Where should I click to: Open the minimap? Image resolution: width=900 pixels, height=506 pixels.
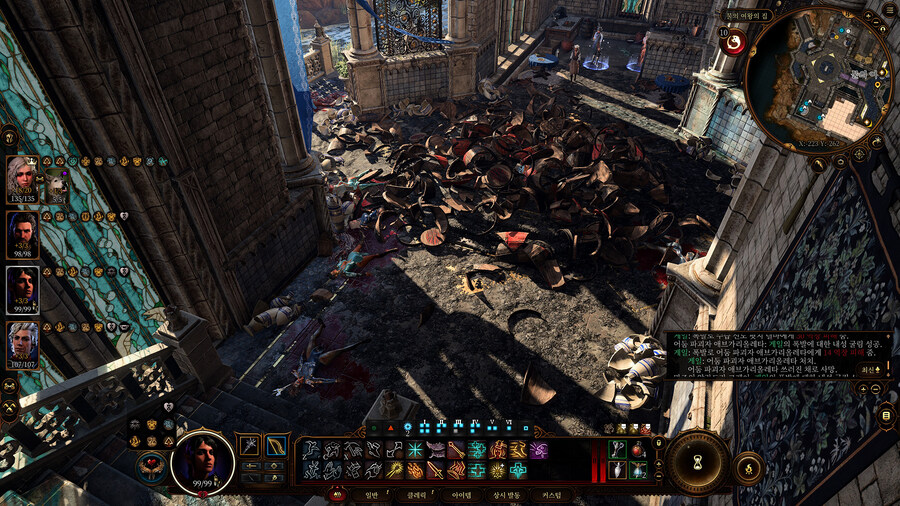[x=818, y=78]
